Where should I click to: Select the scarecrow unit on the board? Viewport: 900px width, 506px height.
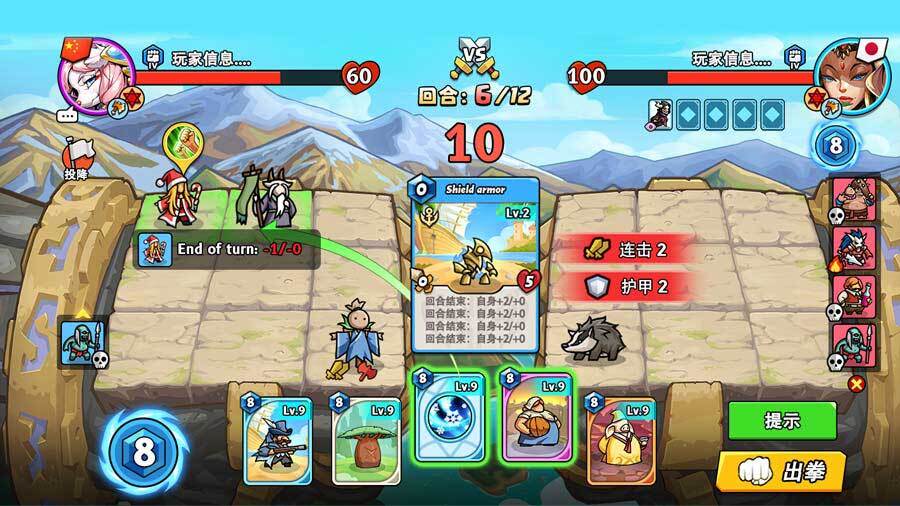click(x=356, y=338)
